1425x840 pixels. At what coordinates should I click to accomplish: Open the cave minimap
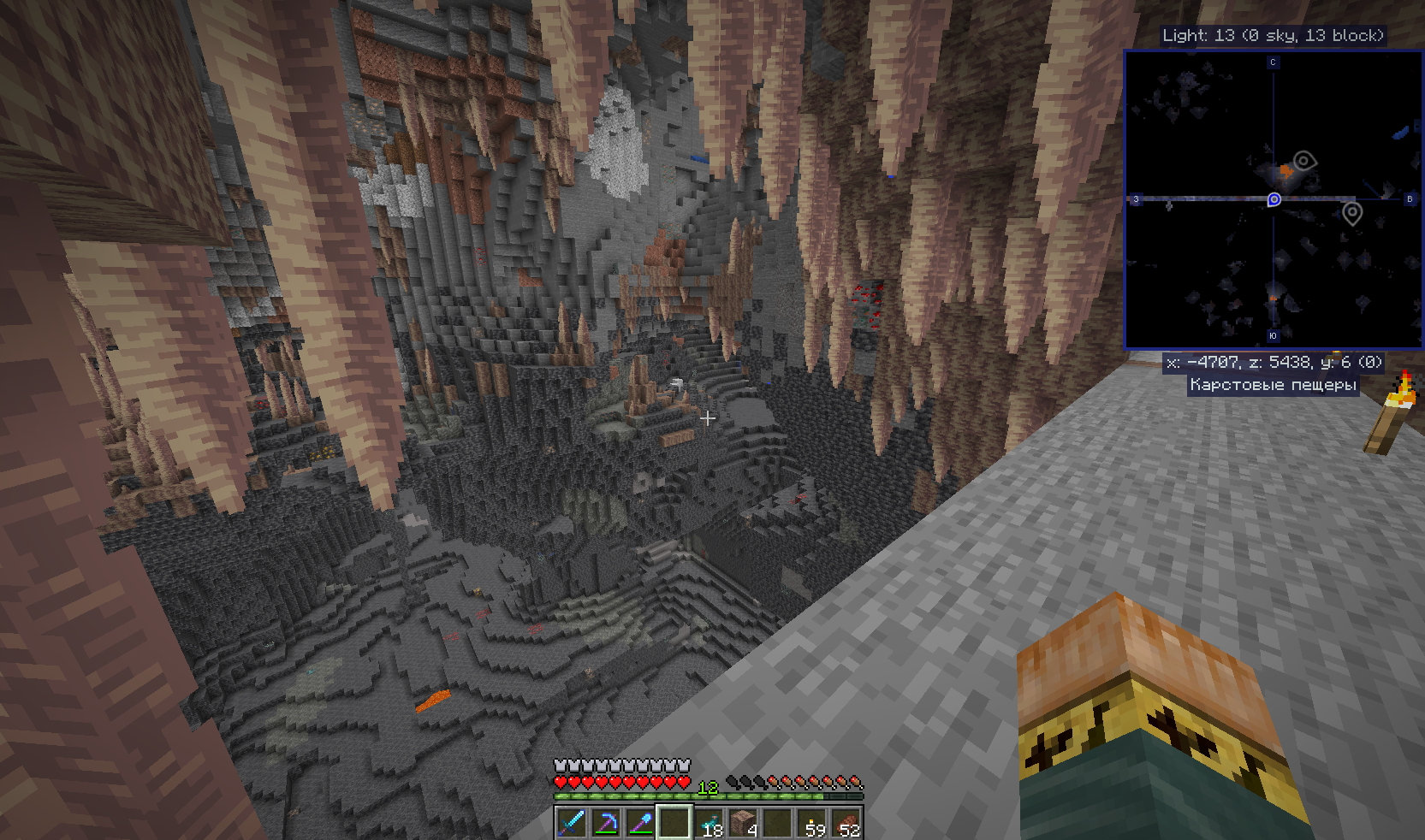(1273, 199)
